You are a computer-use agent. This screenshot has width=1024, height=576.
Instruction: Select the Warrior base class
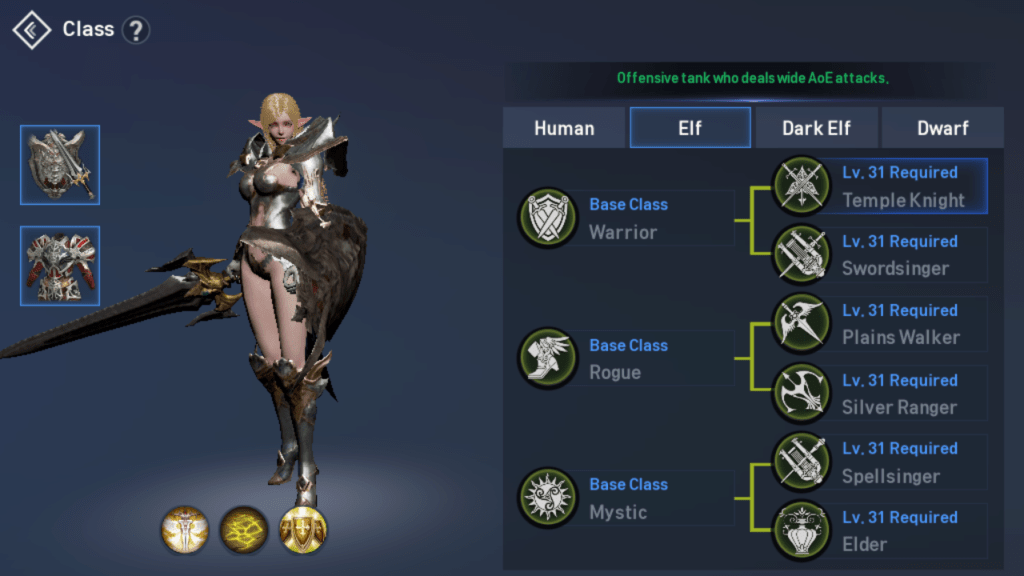coord(624,218)
